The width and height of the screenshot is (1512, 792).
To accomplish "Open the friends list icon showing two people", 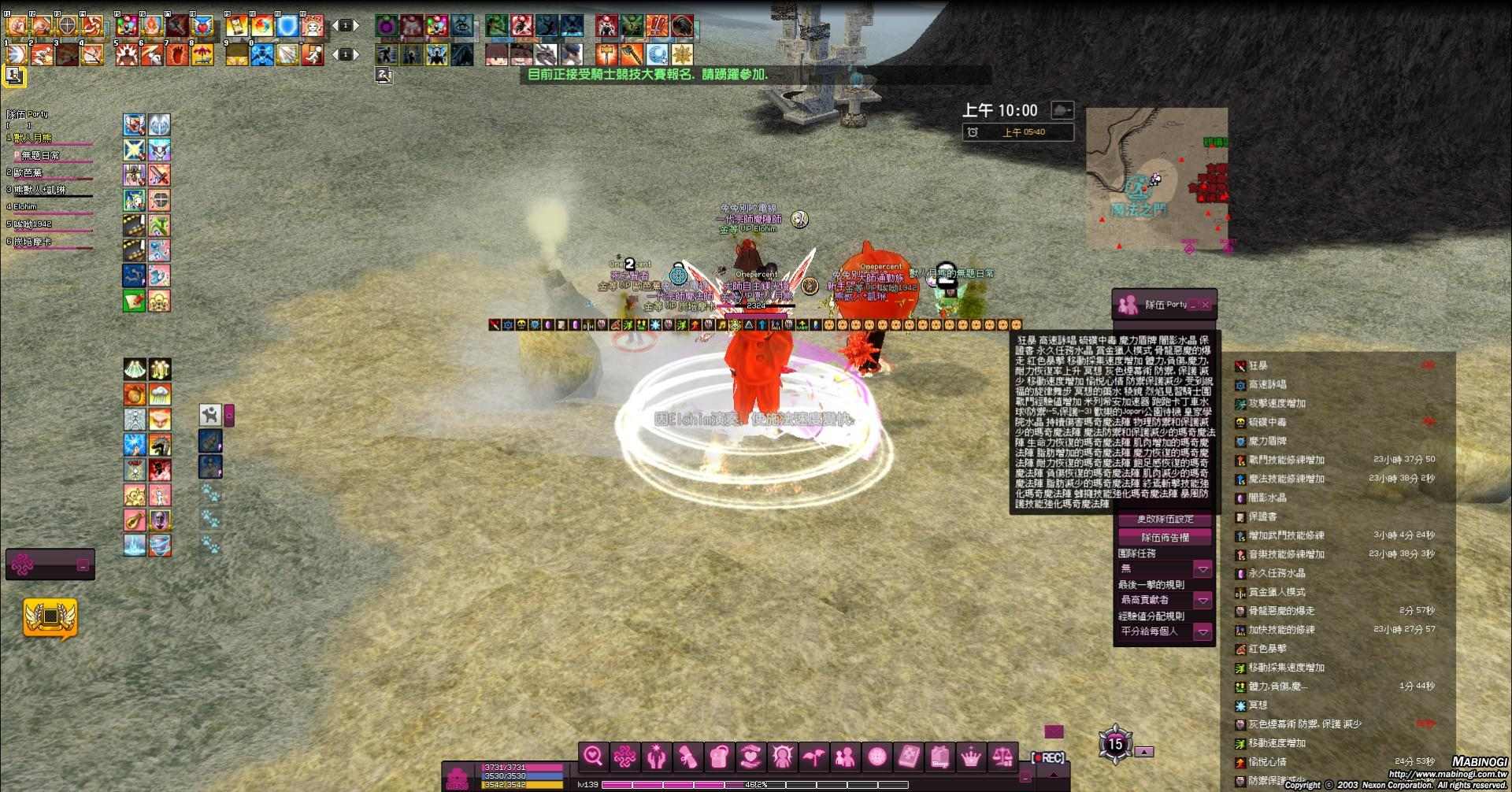I will (847, 757).
